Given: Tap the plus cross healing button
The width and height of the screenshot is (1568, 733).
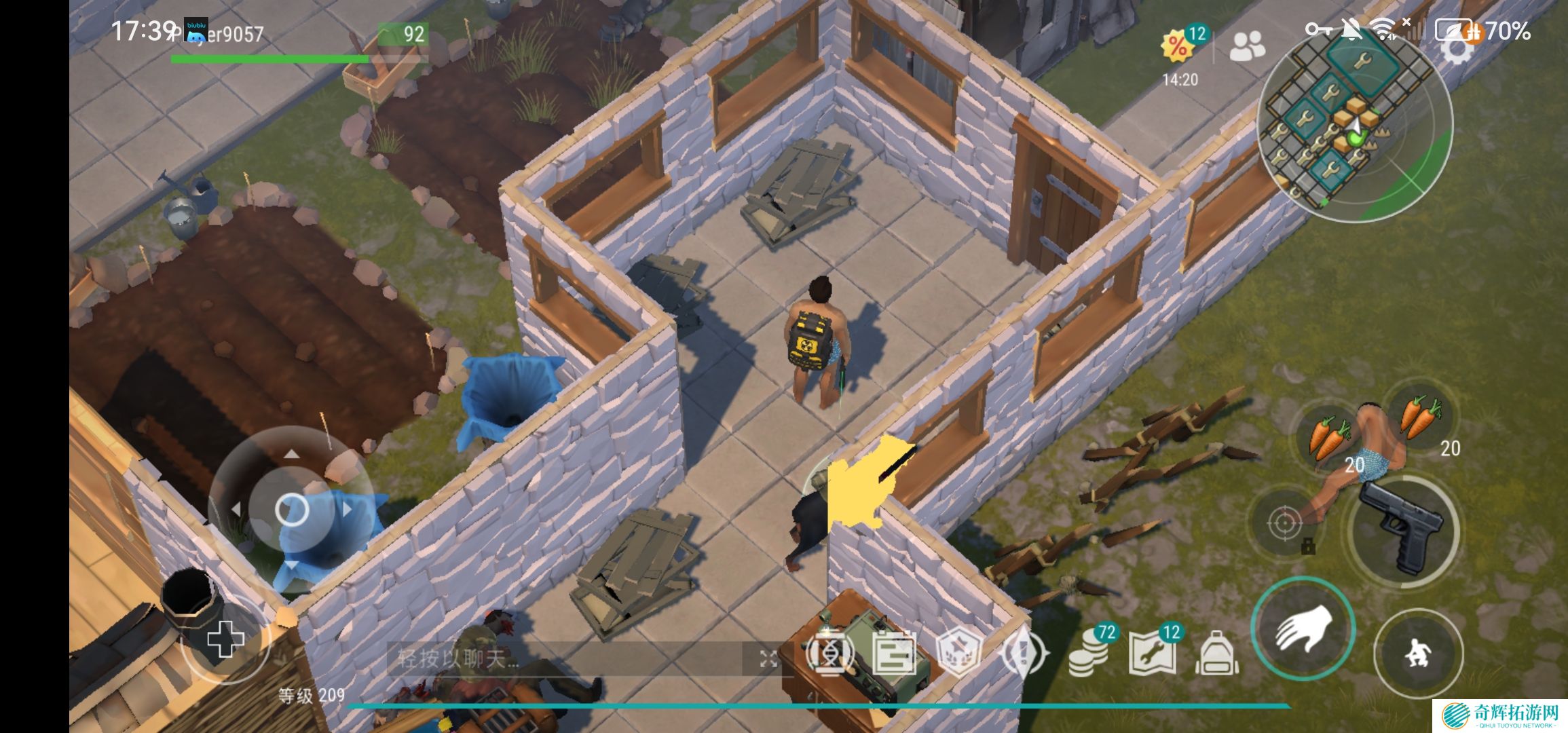Looking at the screenshot, I should pyautogui.click(x=225, y=639).
